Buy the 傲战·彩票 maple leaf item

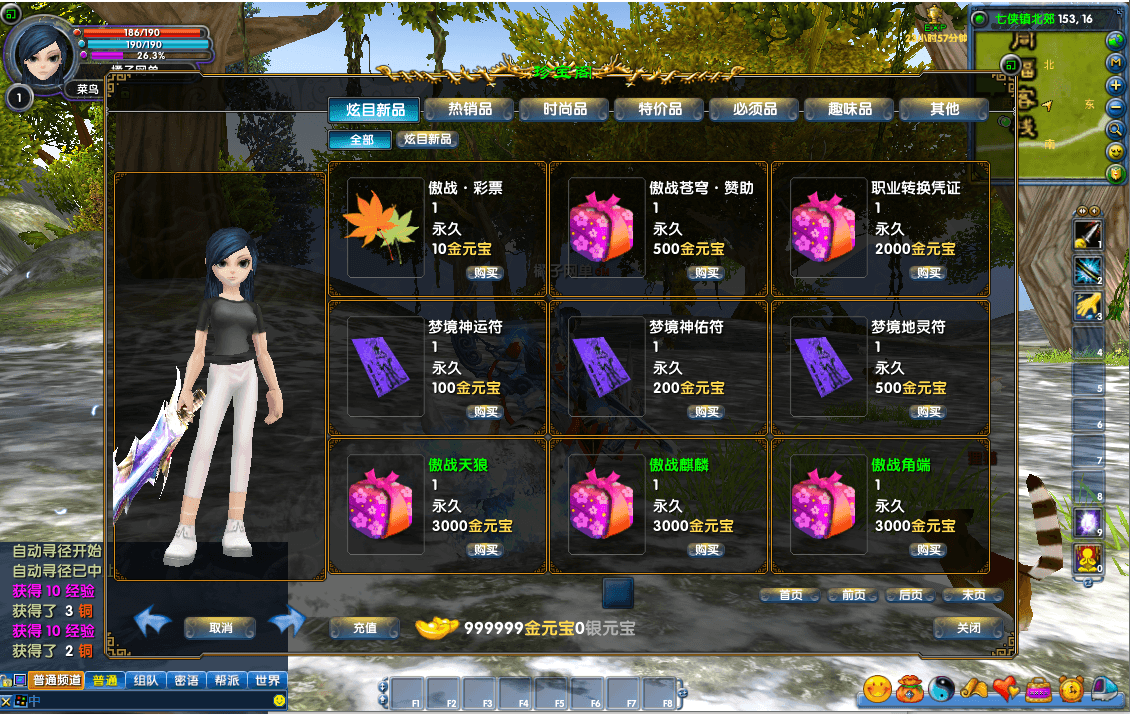click(486, 273)
